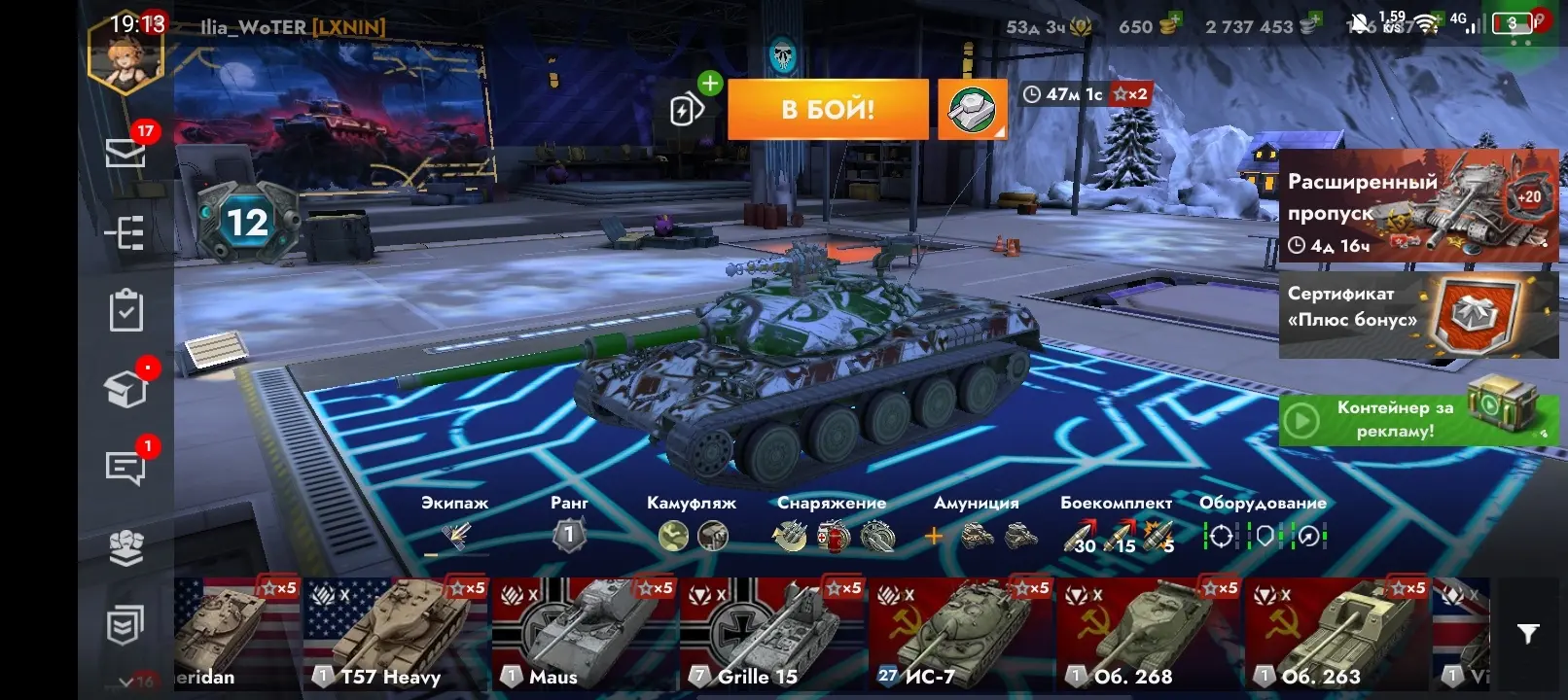
Task: Open the Камуфляж camouflage section
Action: coord(692,525)
